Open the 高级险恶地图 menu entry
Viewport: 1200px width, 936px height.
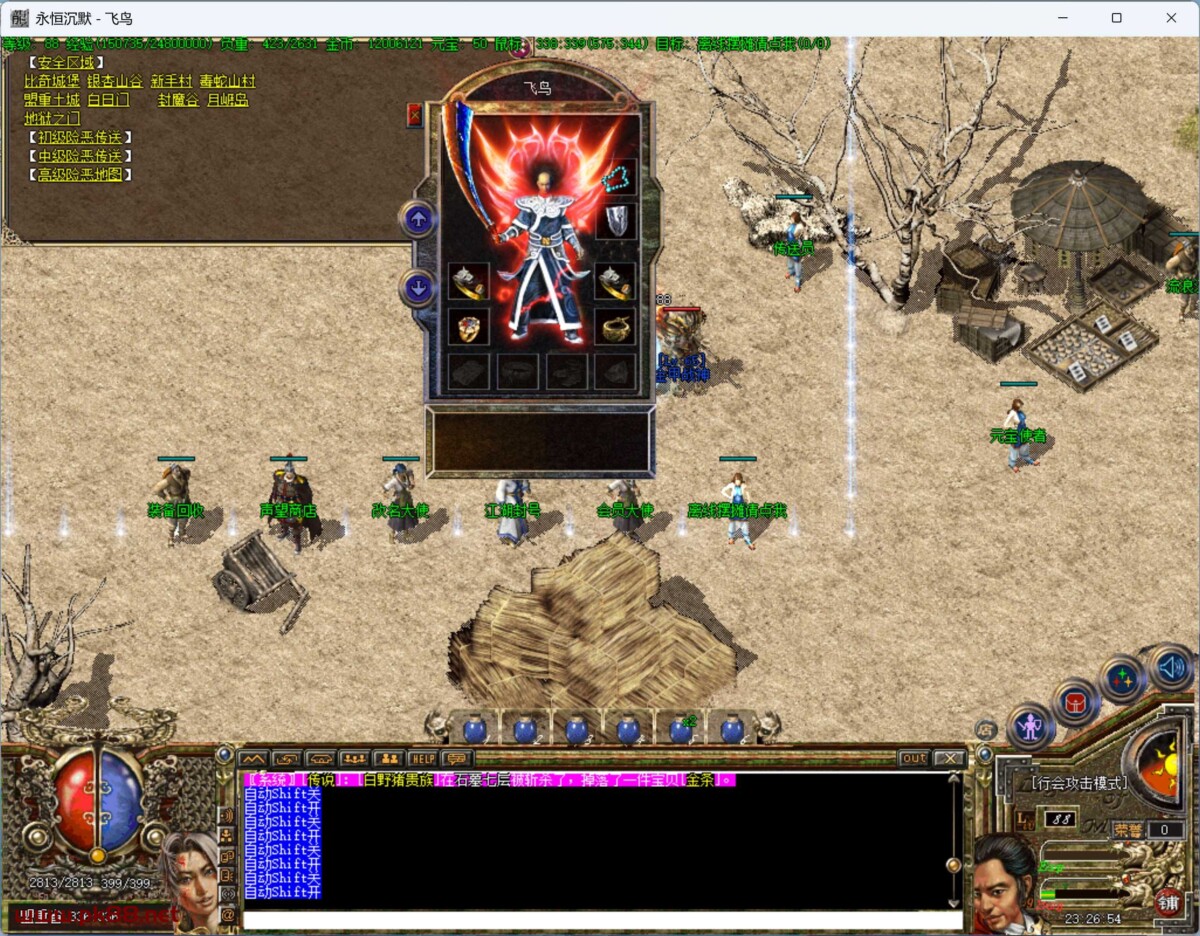coord(80,175)
